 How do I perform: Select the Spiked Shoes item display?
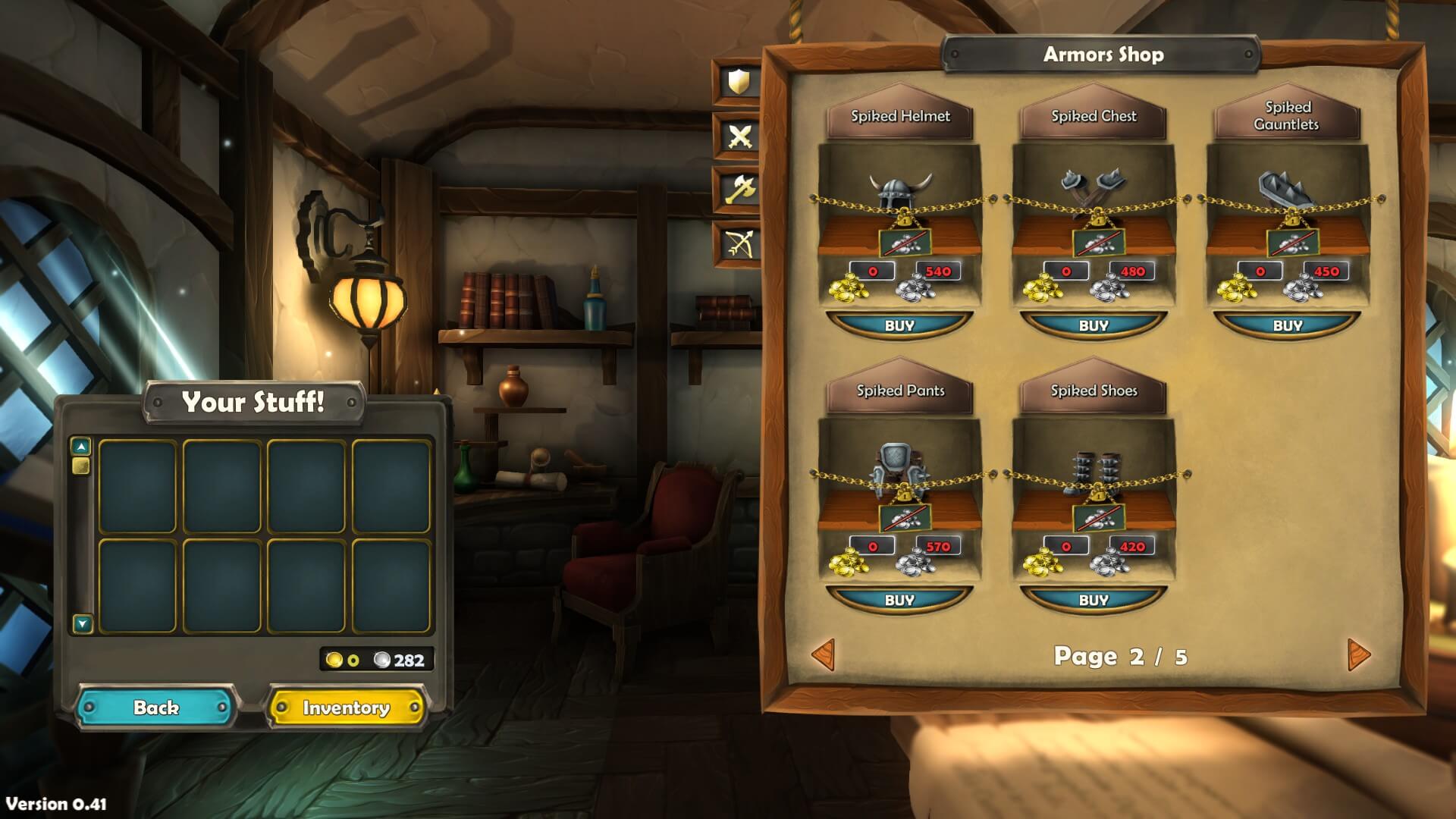(x=1094, y=470)
